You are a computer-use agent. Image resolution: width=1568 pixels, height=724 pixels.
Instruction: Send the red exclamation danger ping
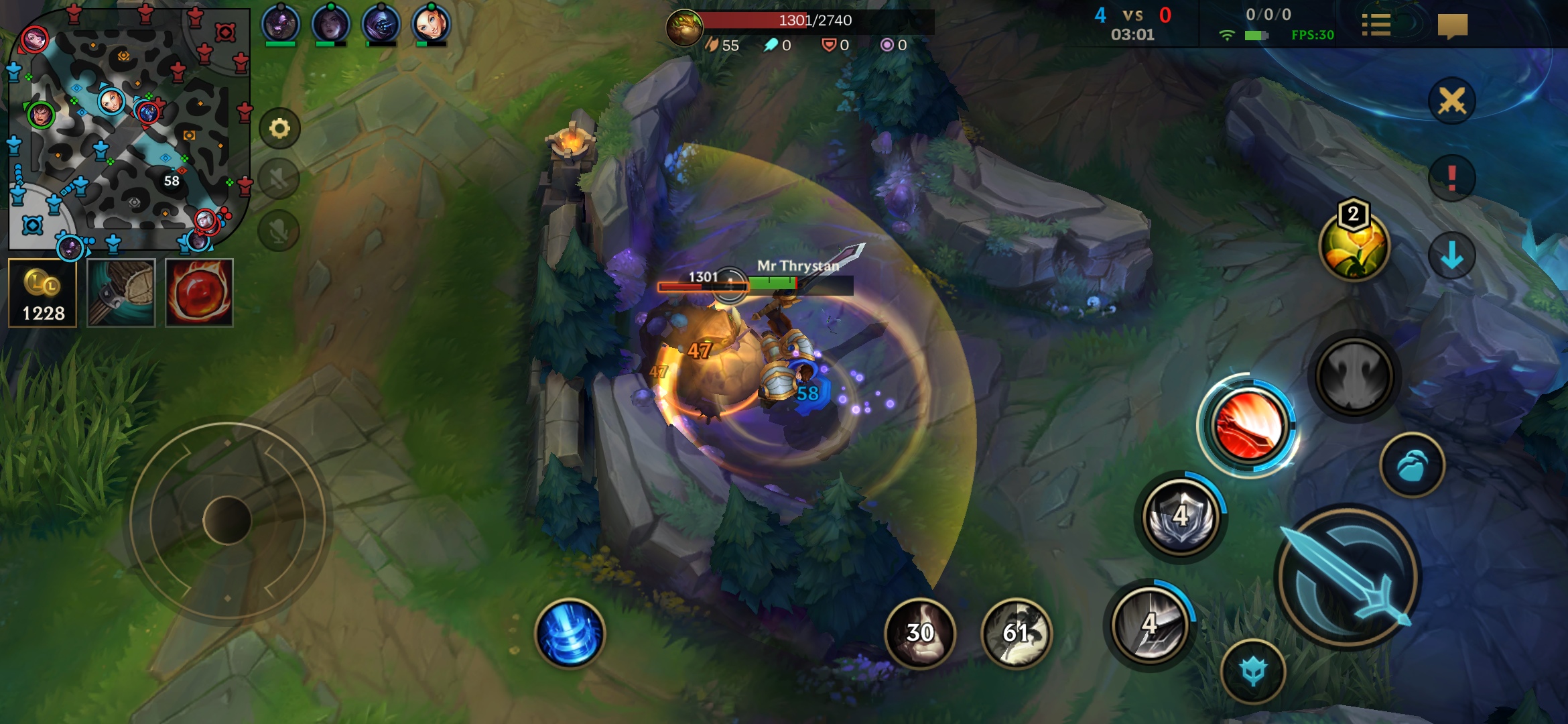click(x=1451, y=178)
